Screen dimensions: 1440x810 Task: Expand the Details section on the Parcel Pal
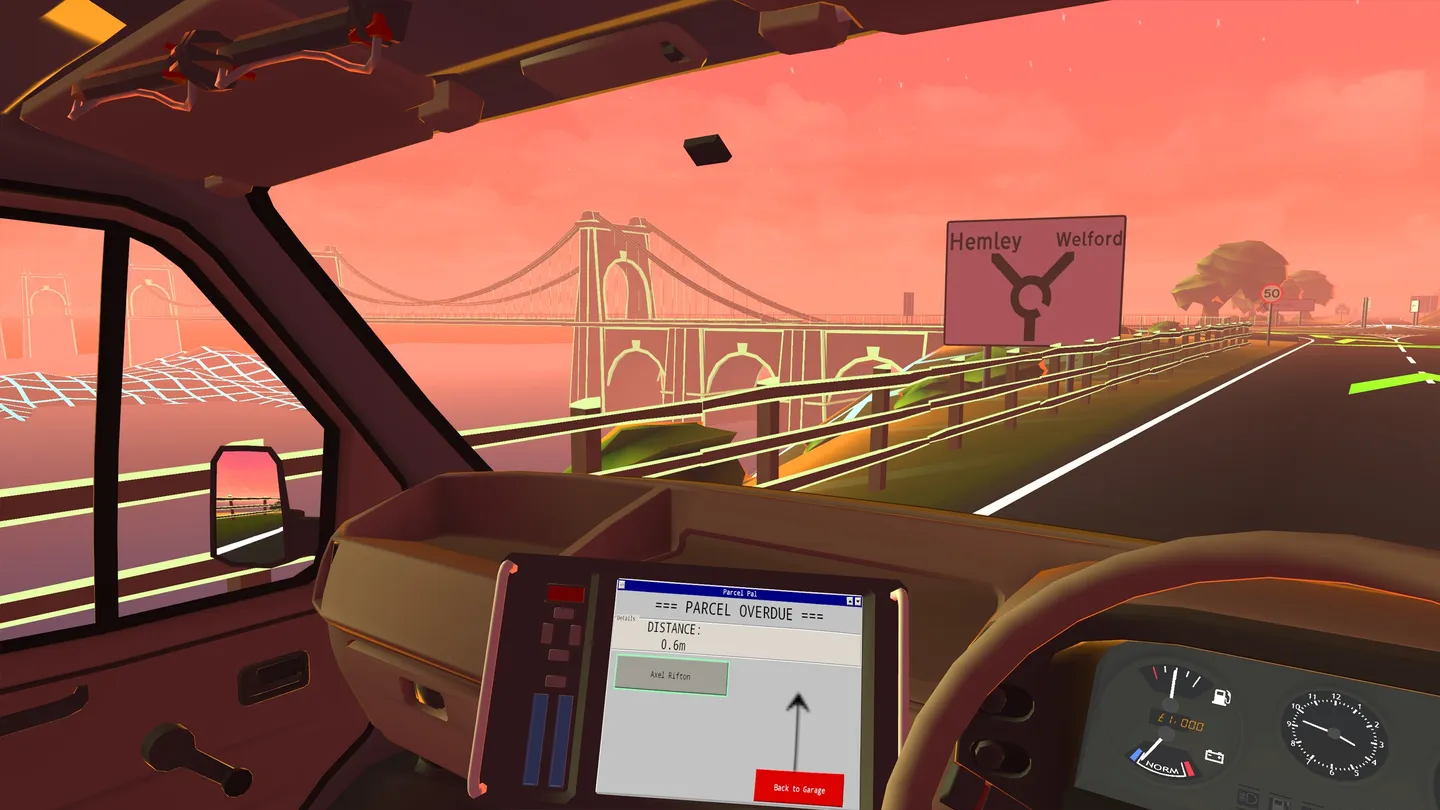[626, 618]
